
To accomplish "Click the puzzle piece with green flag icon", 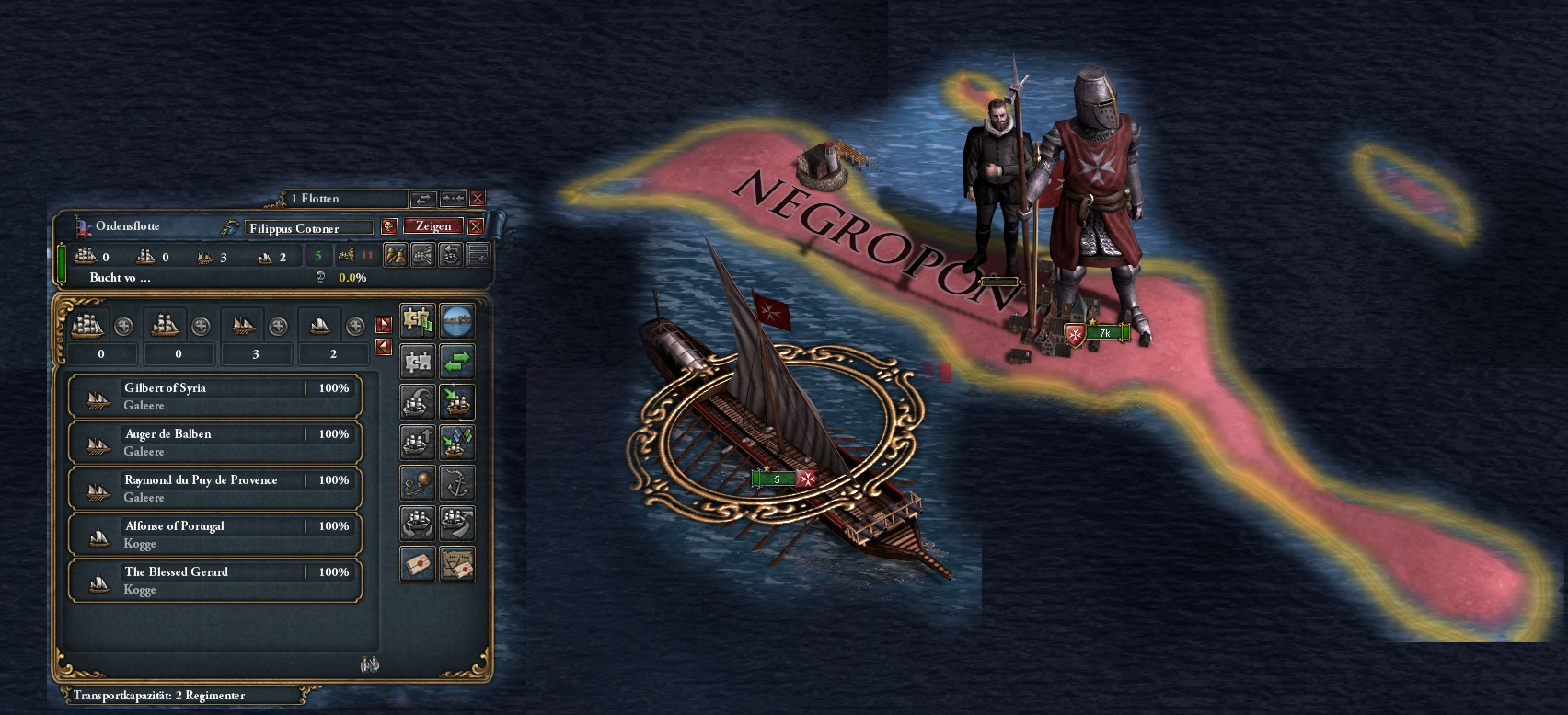I will [x=418, y=320].
